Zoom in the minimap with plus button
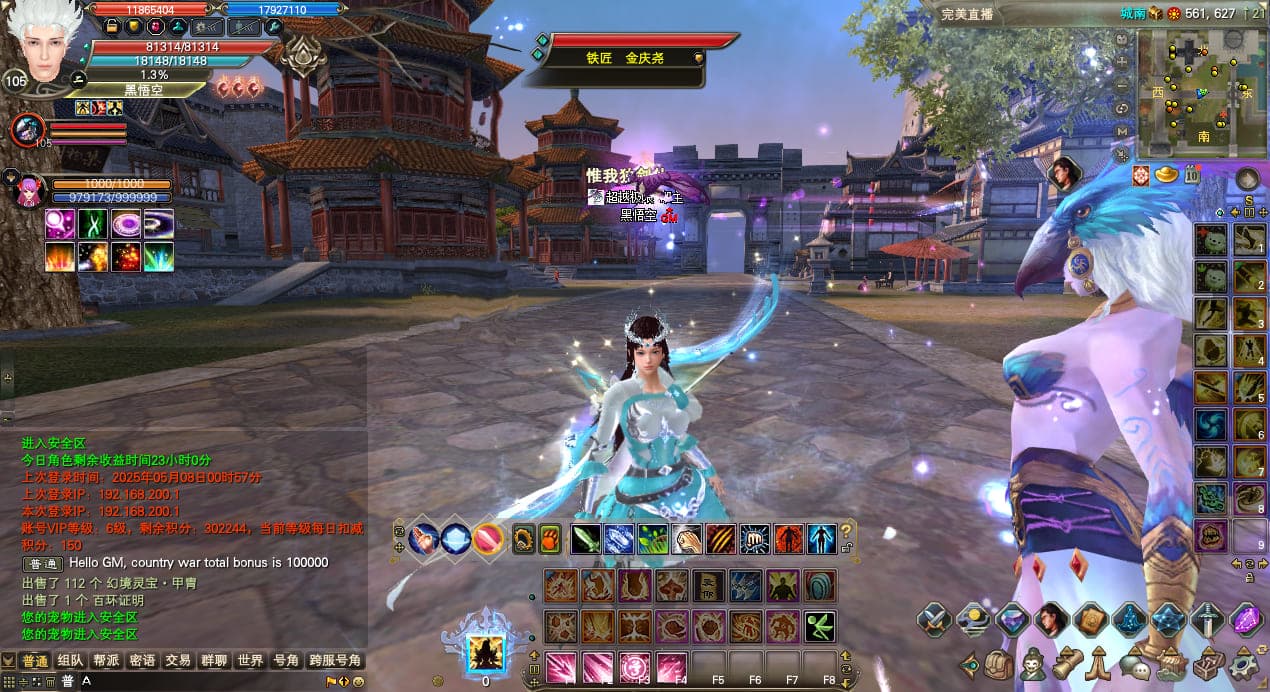 pyautogui.click(x=1122, y=63)
